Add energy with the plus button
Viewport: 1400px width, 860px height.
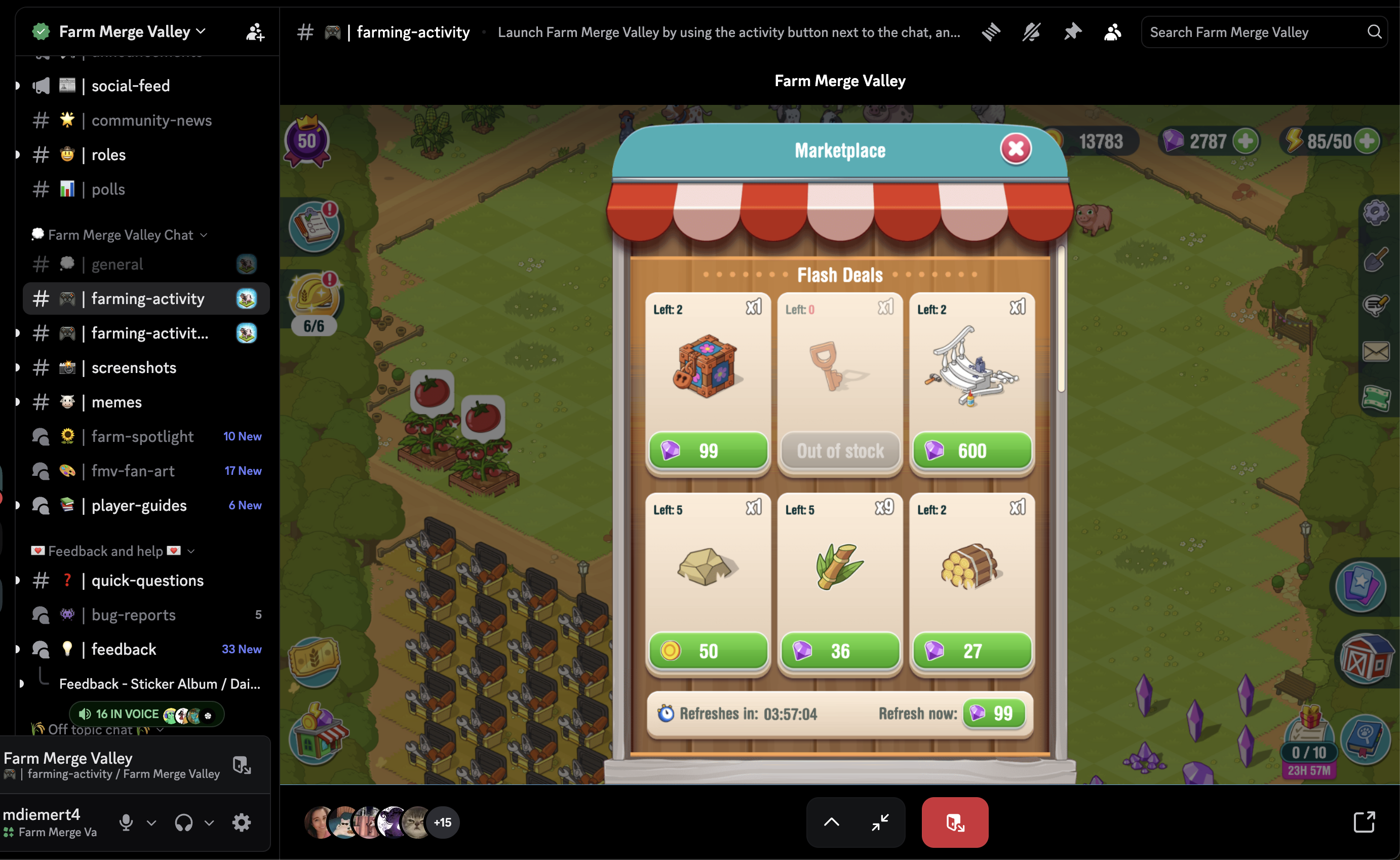tap(1367, 141)
